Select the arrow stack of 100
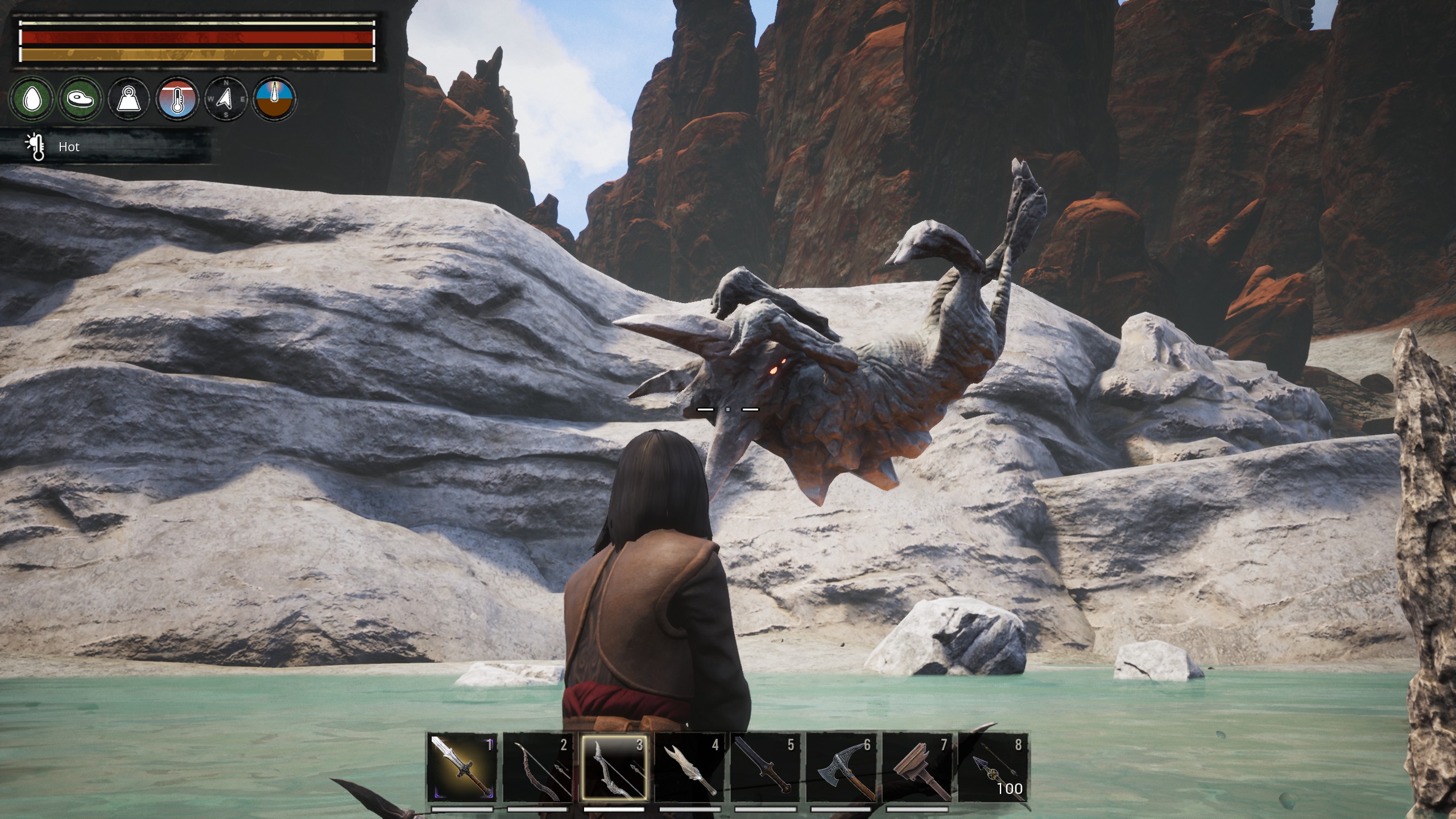The image size is (1456, 819). pyautogui.click(x=992, y=766)
